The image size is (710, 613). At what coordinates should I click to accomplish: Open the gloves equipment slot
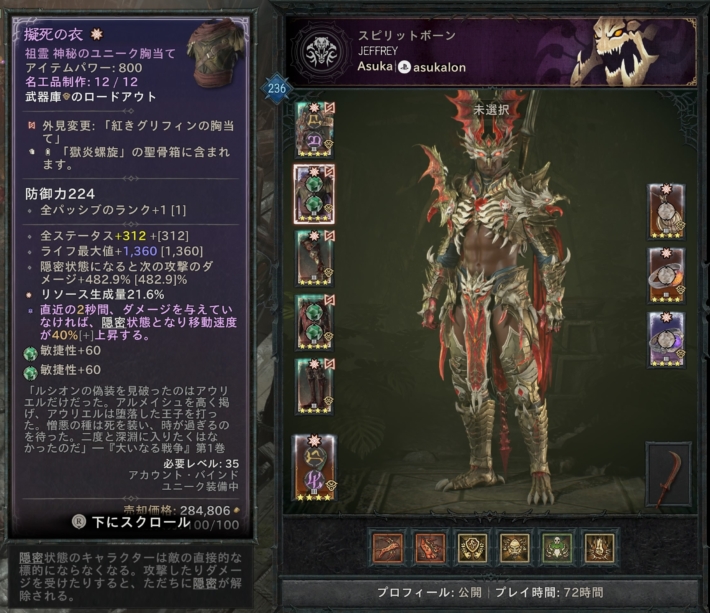[x=314, y=257]
